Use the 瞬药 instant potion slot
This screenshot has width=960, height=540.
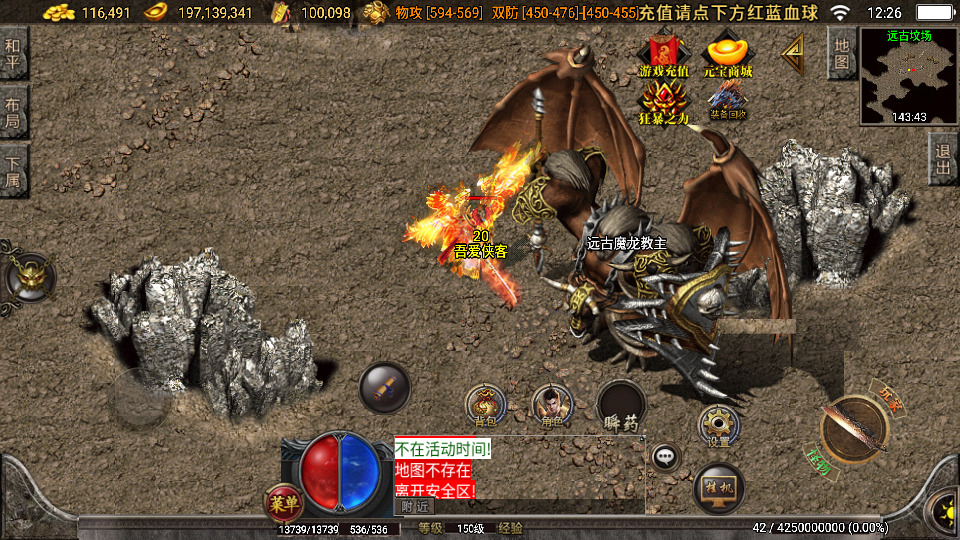pyautogui.click(x=620, y=407)
